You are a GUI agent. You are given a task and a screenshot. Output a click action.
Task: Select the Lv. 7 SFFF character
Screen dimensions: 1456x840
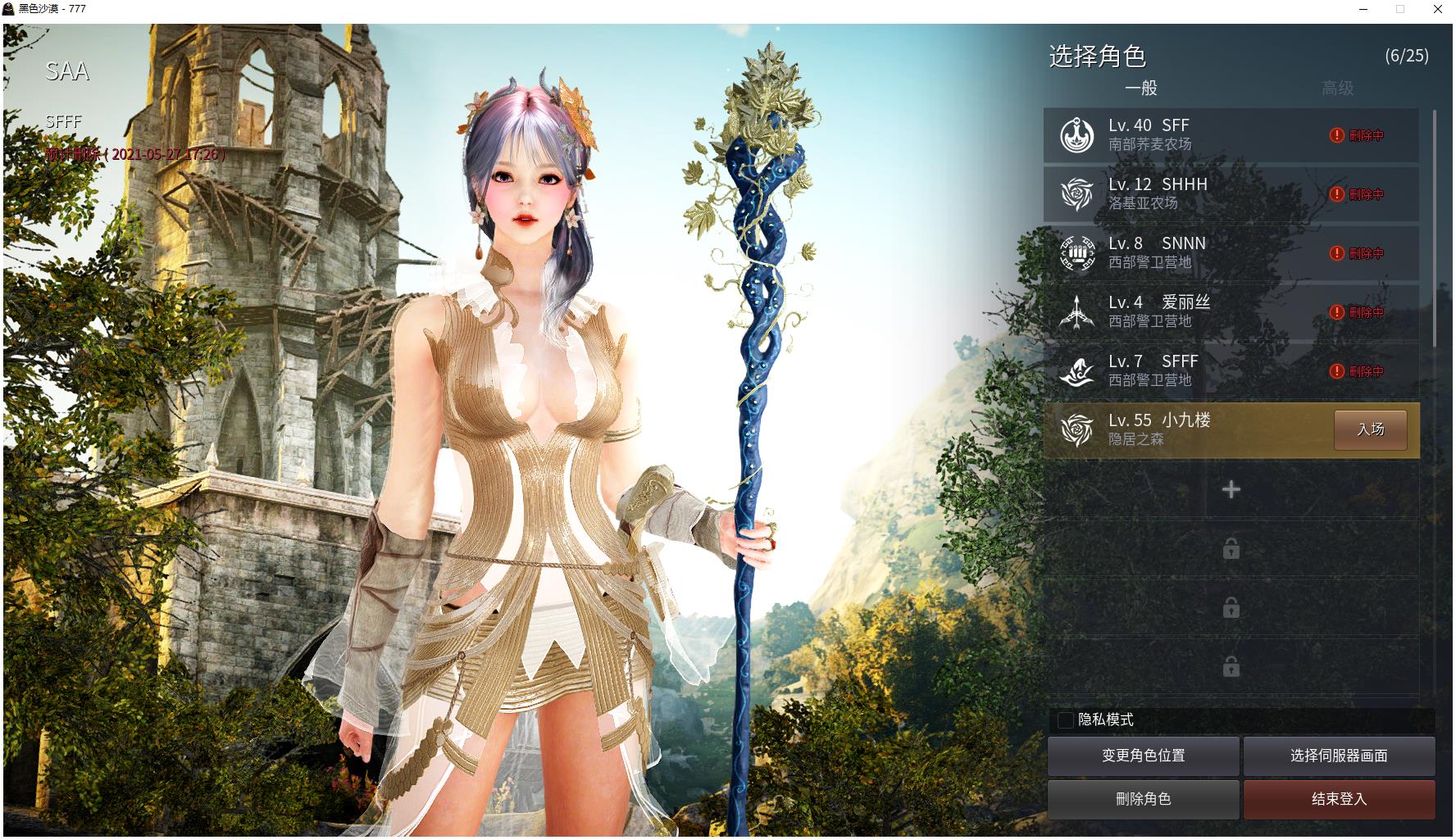1189,371
